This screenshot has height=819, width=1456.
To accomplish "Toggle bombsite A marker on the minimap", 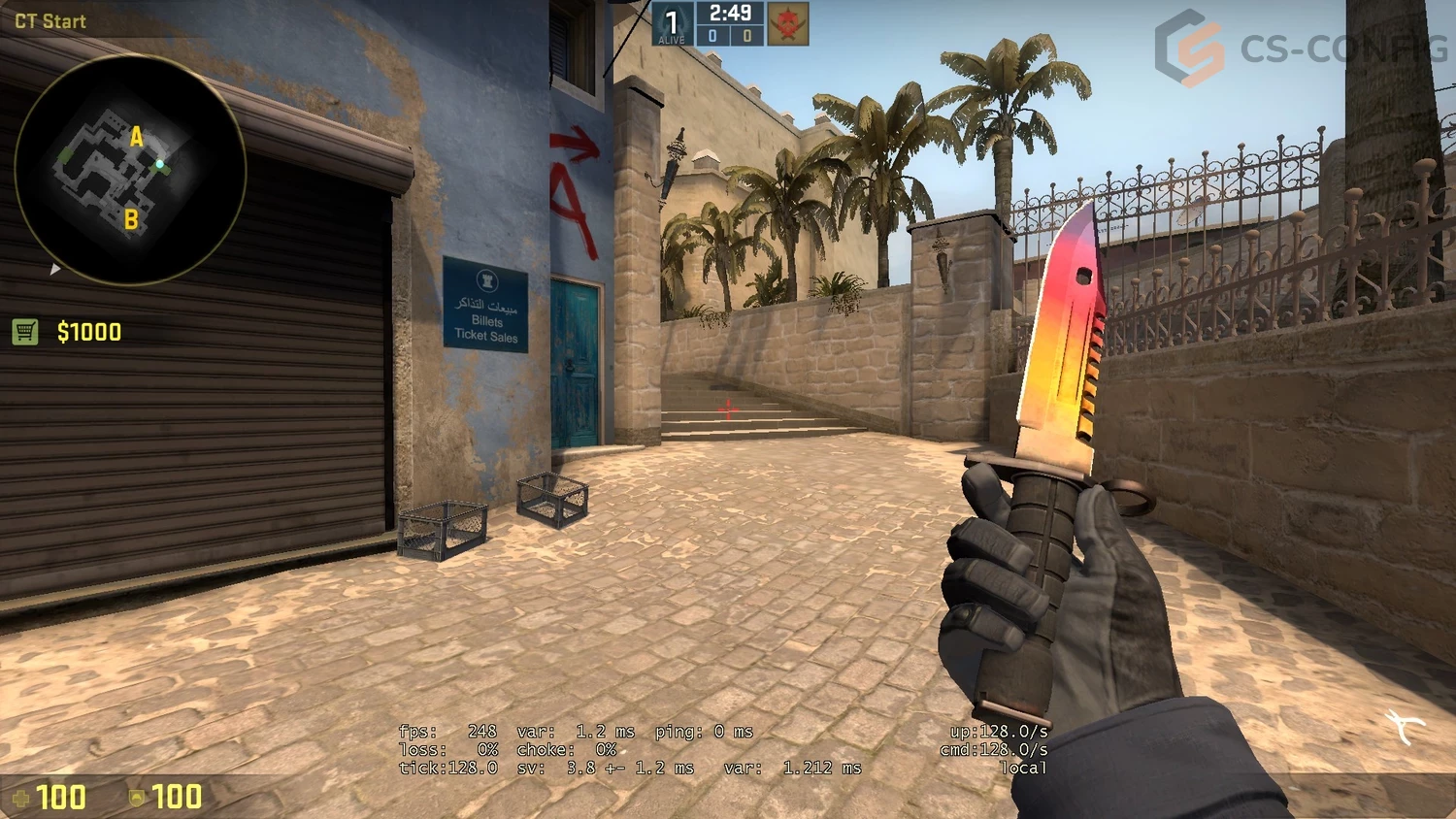I will [x=136, y=136].
